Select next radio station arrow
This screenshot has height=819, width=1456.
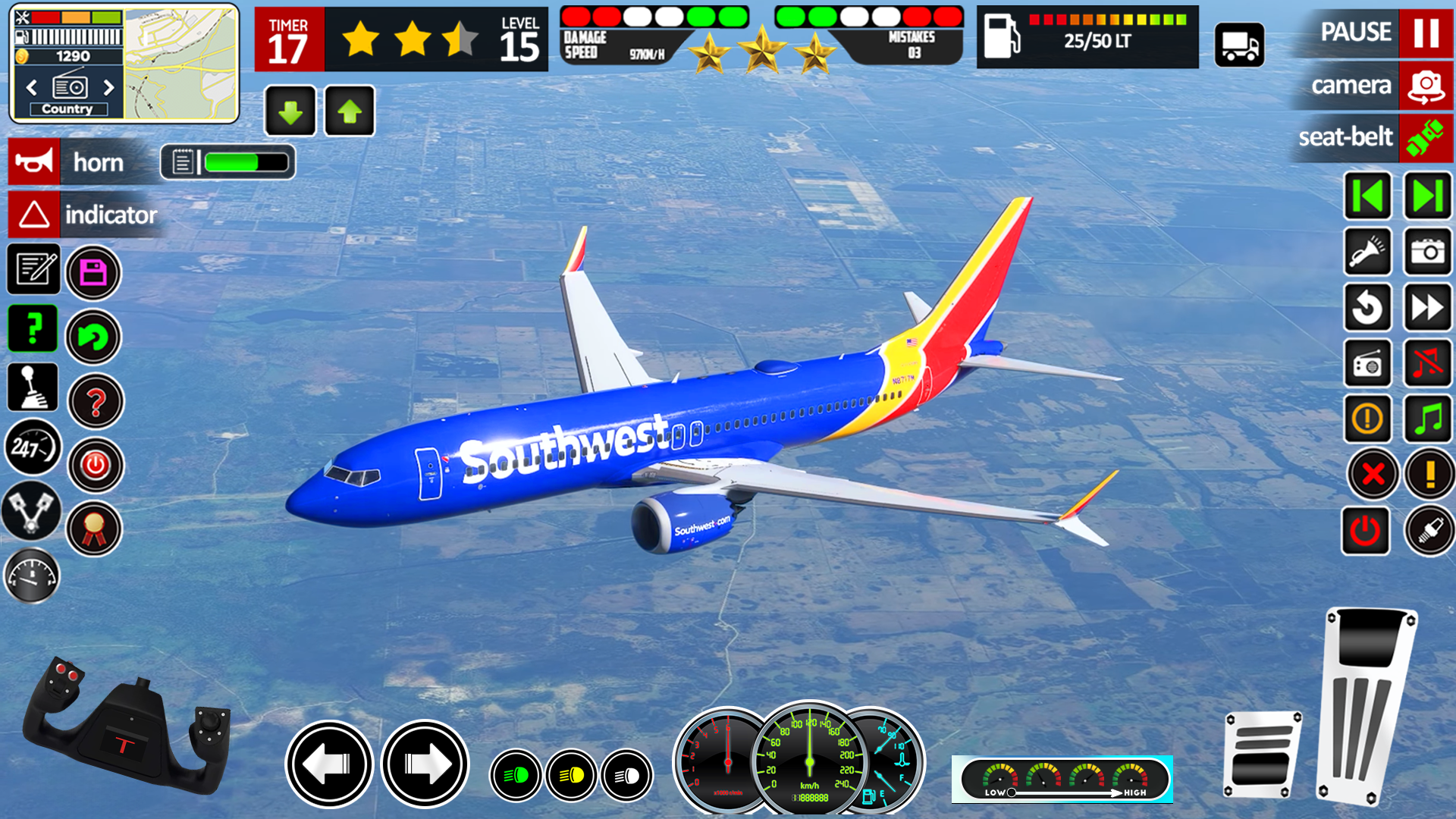[108, 87]
